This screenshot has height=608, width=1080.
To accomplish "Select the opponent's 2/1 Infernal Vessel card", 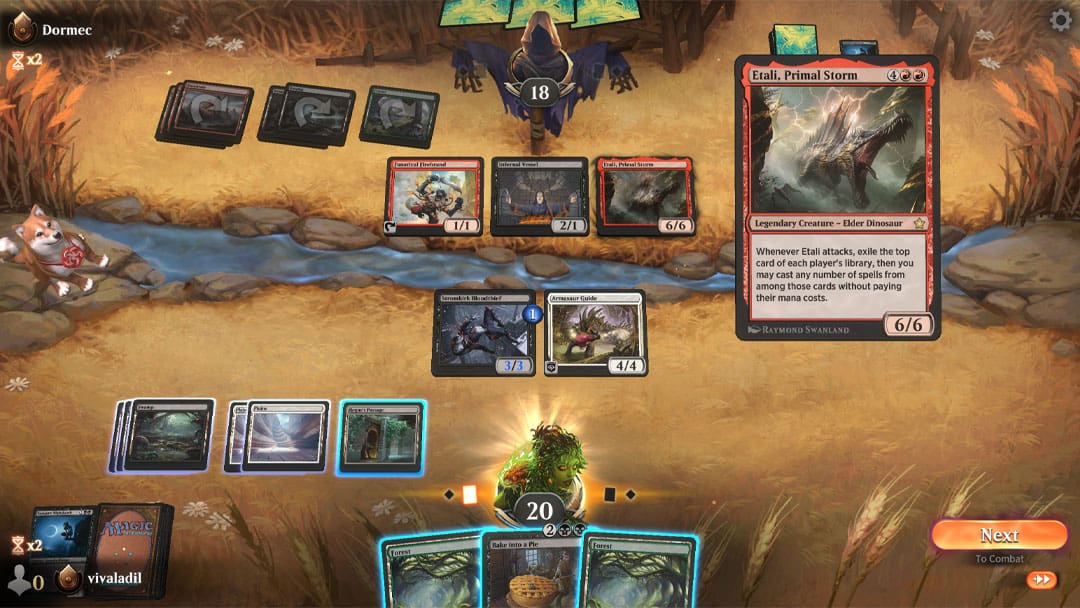I will pos(539,196).
